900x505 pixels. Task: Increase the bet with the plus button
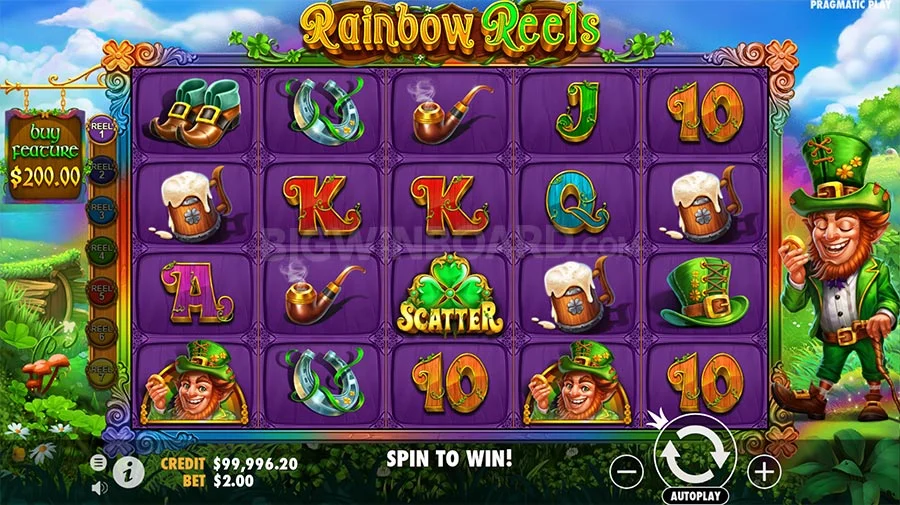click(763, 471)
